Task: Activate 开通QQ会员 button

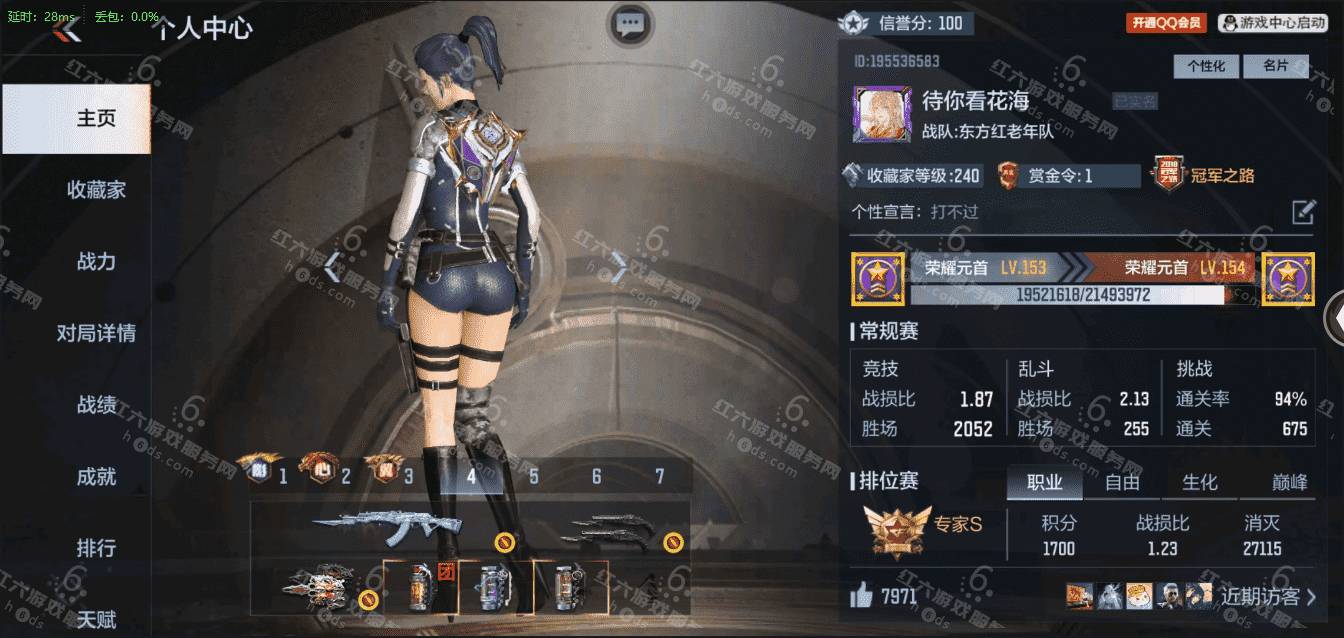Action: [x=1166, y=23]
